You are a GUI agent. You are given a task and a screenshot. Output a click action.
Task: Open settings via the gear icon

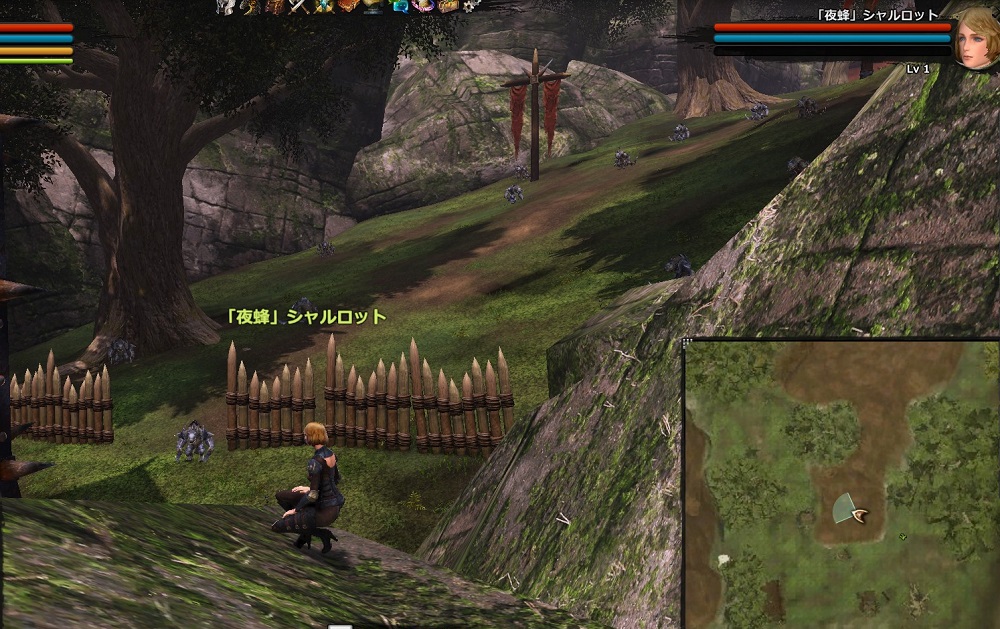pyautogui.click(x=471, y=6)
